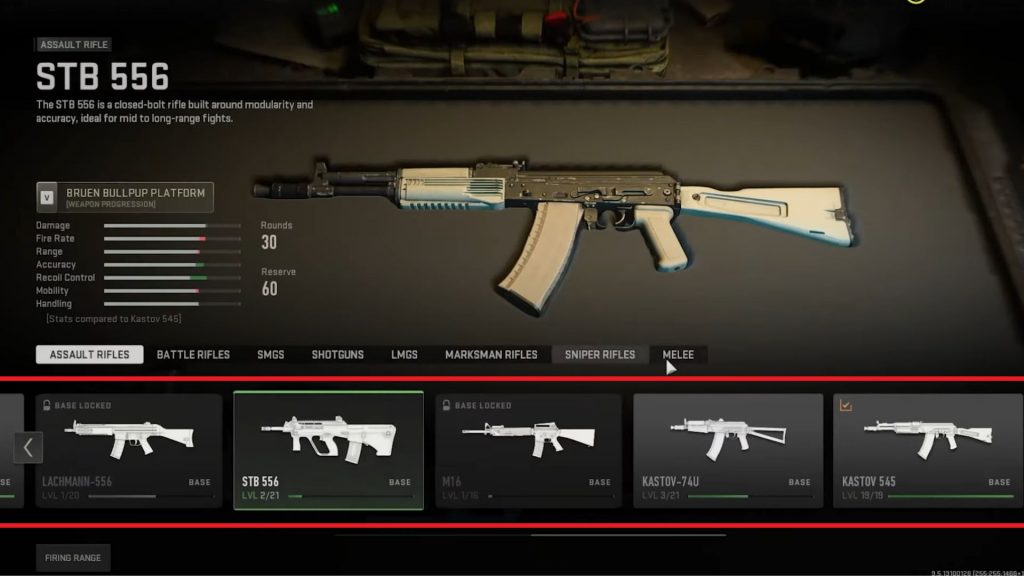This screenshot has width=1024, height=576.
Task: Show the Shotguns category
Action: pos(337,355)
